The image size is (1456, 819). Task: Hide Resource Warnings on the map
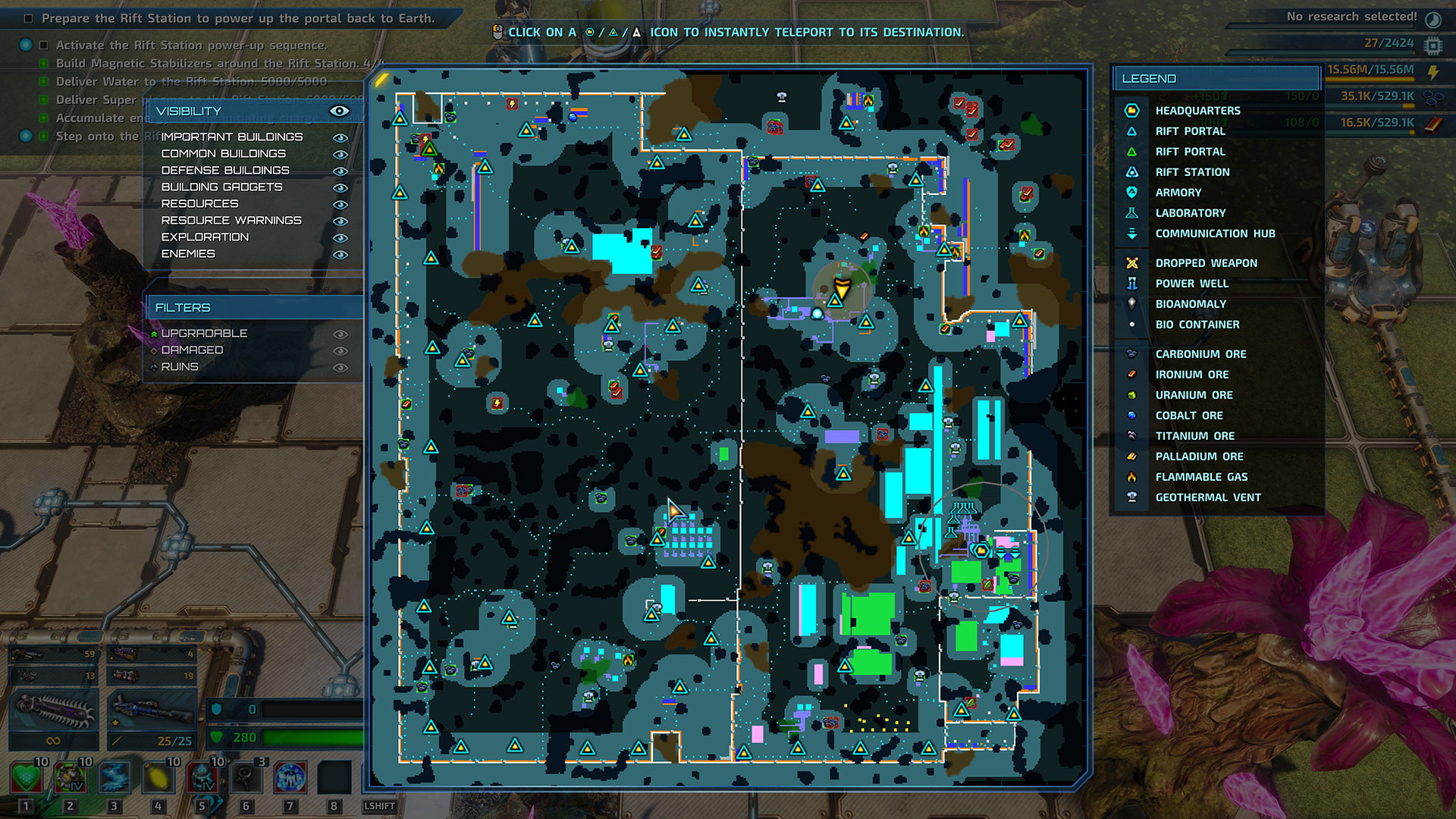[340, 221]
